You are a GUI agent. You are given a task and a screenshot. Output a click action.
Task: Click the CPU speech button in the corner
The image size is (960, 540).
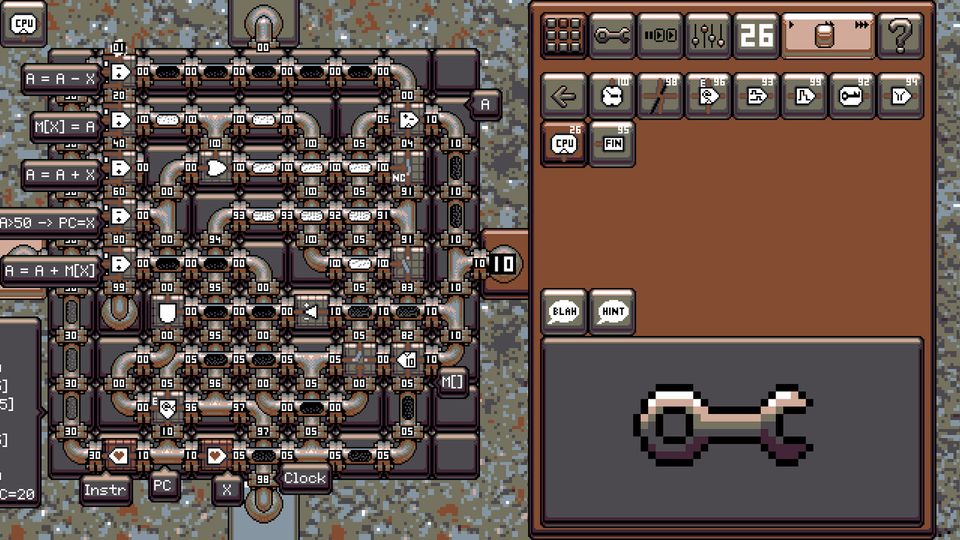(x=24, y=23)
